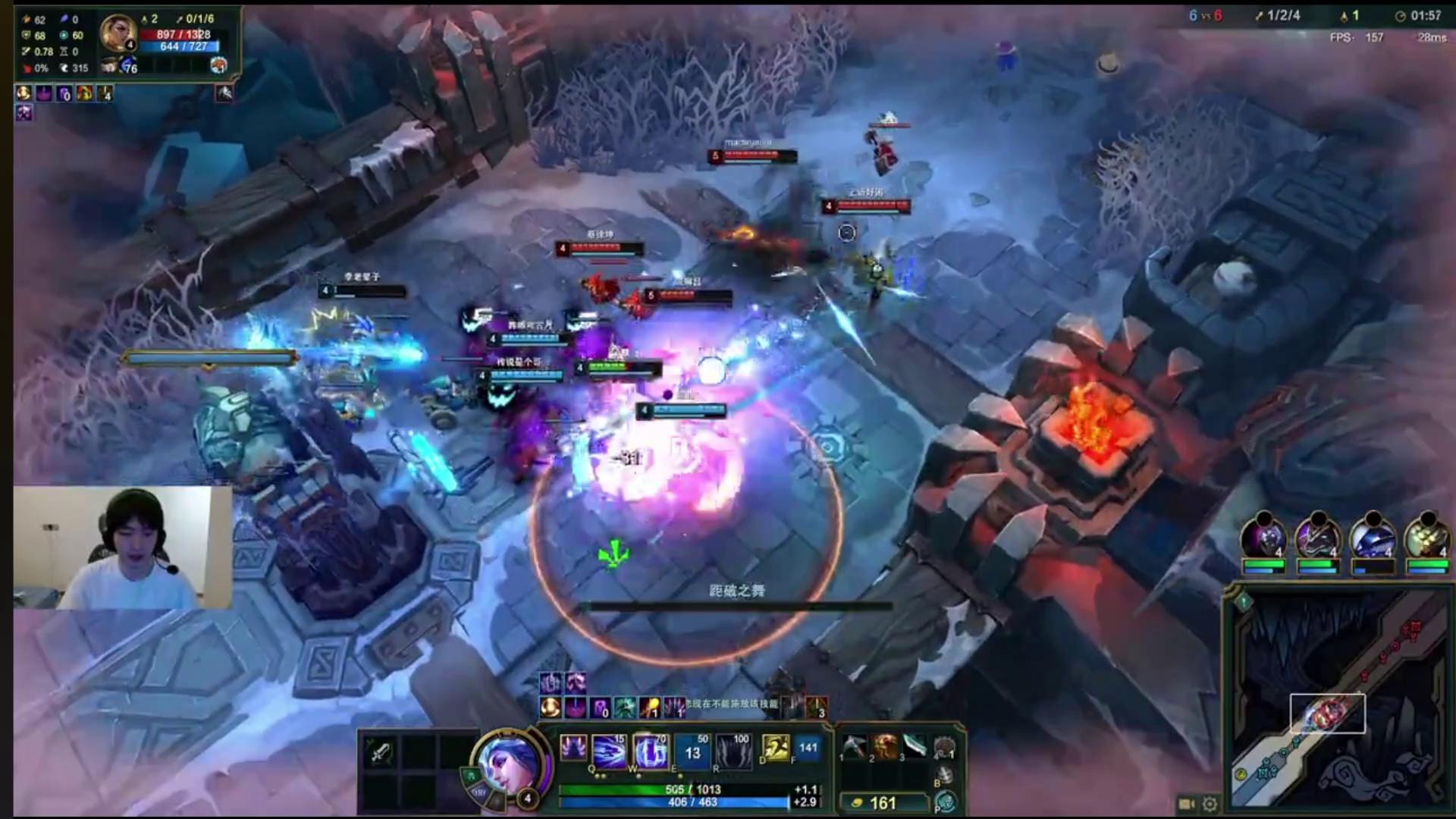
Task: Select the pickaxe item in slot 1
Action: (853, 747)
